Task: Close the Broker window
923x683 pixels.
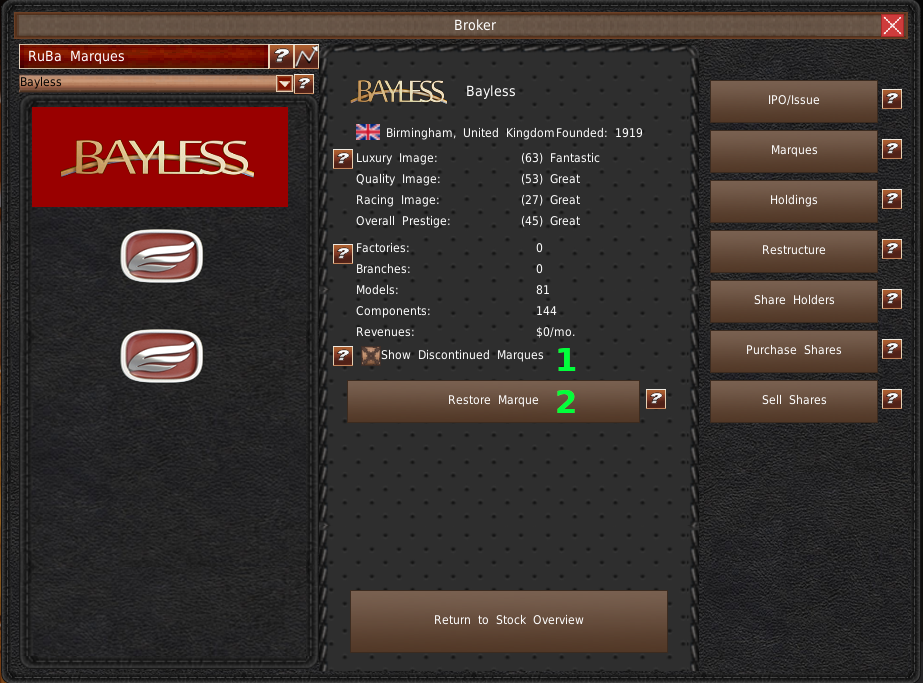Action: coord(892,26)
